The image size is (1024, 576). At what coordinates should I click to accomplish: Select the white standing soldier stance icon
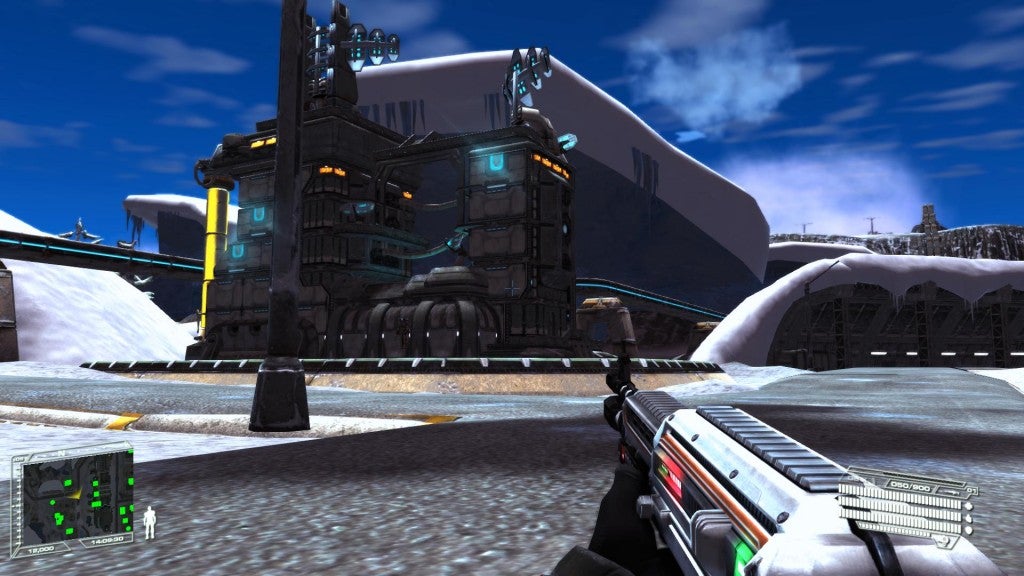150,522
